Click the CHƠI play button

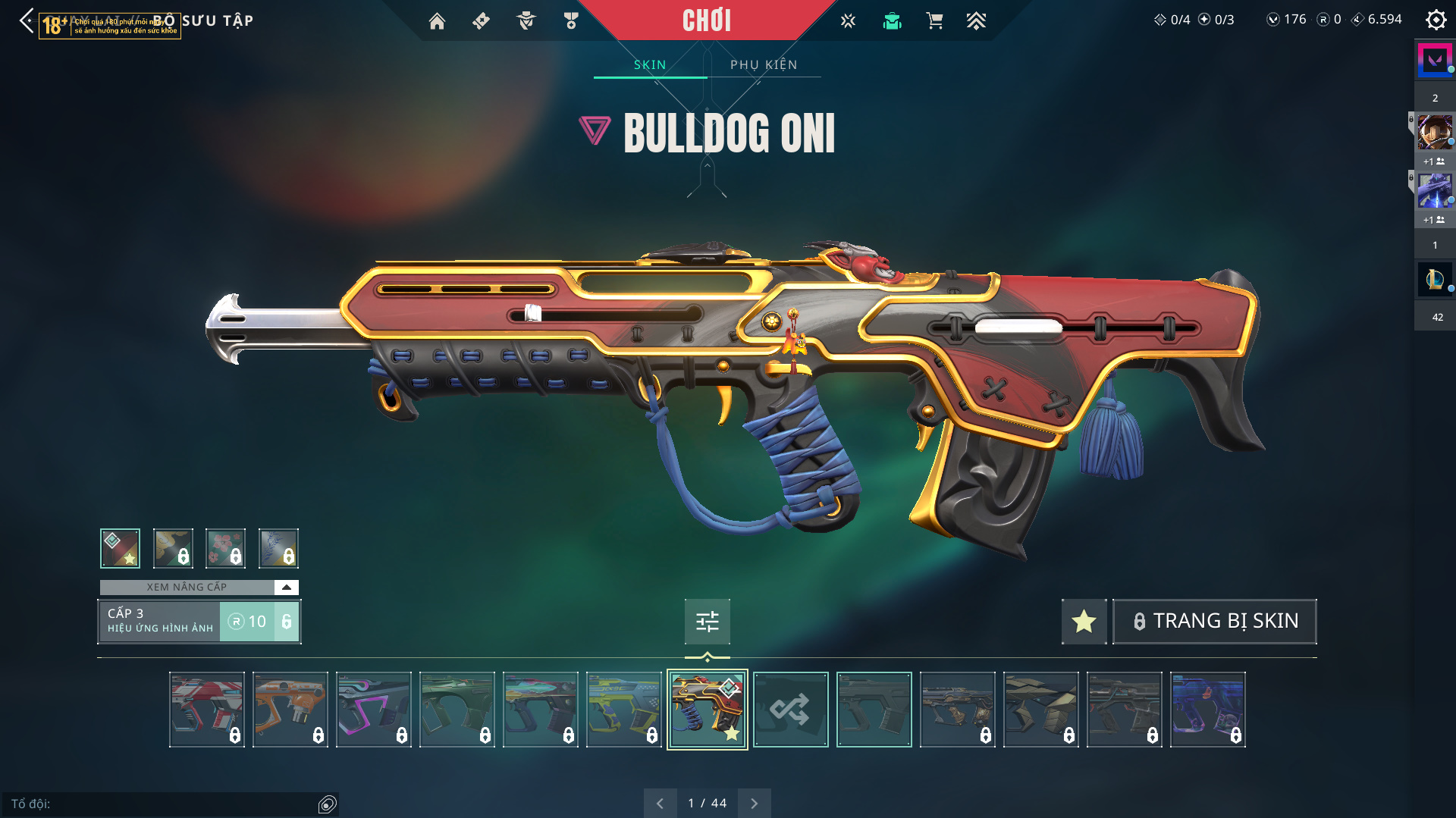(x=706, y=20)
